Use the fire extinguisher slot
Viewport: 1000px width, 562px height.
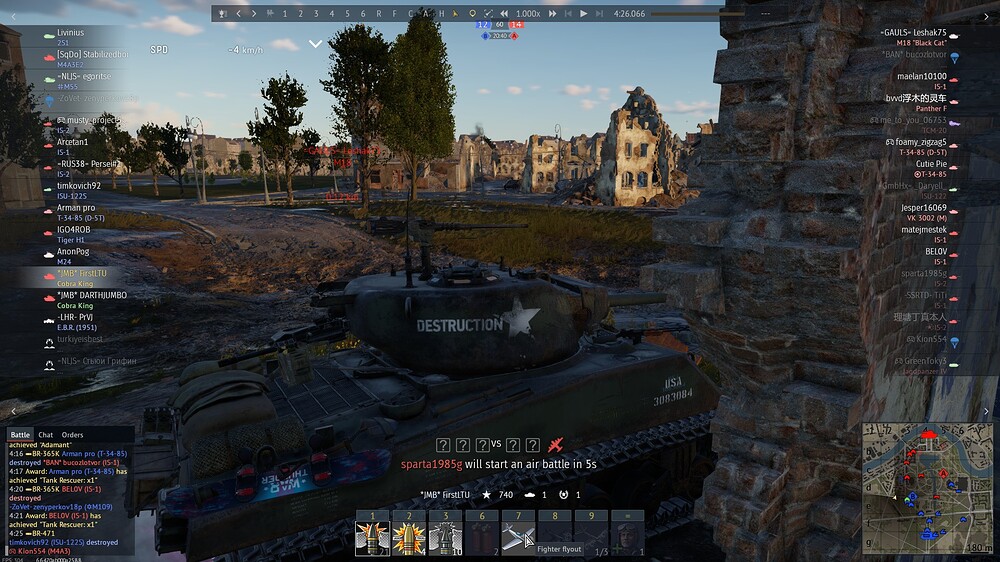(x=483, y=537)
